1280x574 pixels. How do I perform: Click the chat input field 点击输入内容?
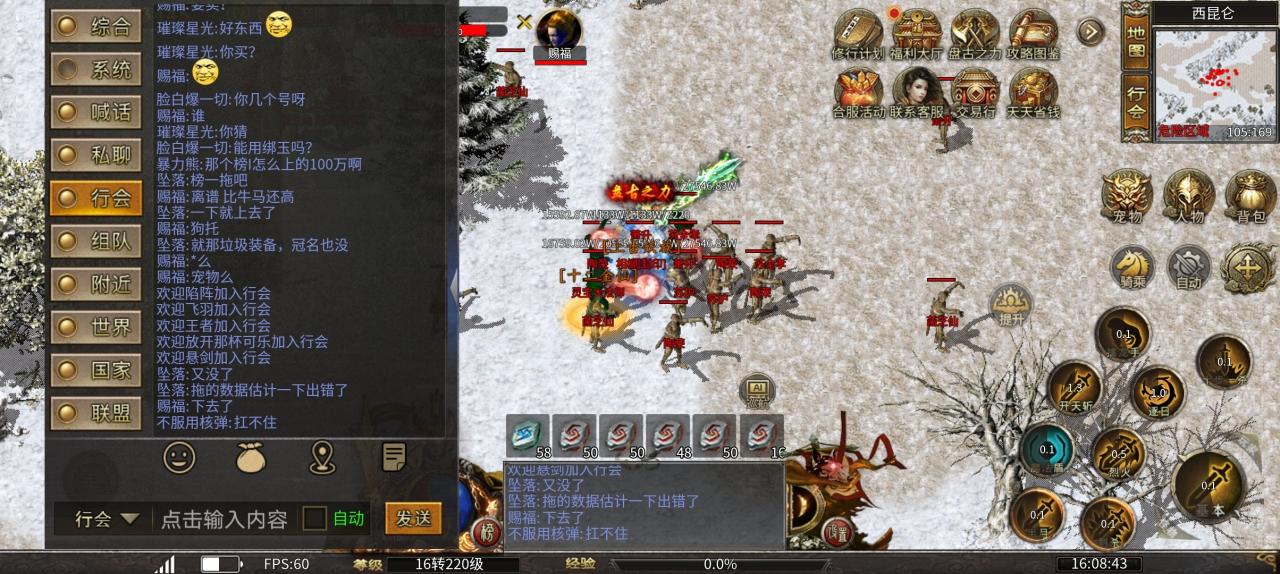tap(224, 519)
